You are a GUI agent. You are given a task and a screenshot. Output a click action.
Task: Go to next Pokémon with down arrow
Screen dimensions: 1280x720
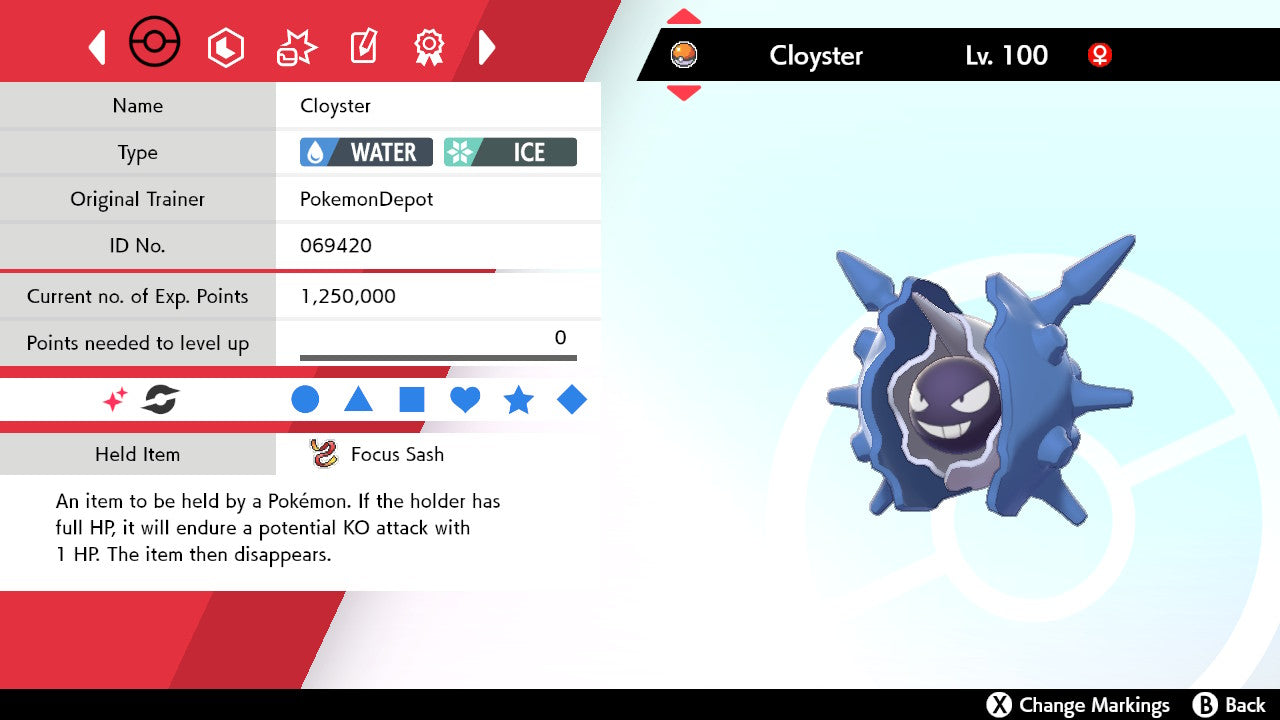[684, 93]
